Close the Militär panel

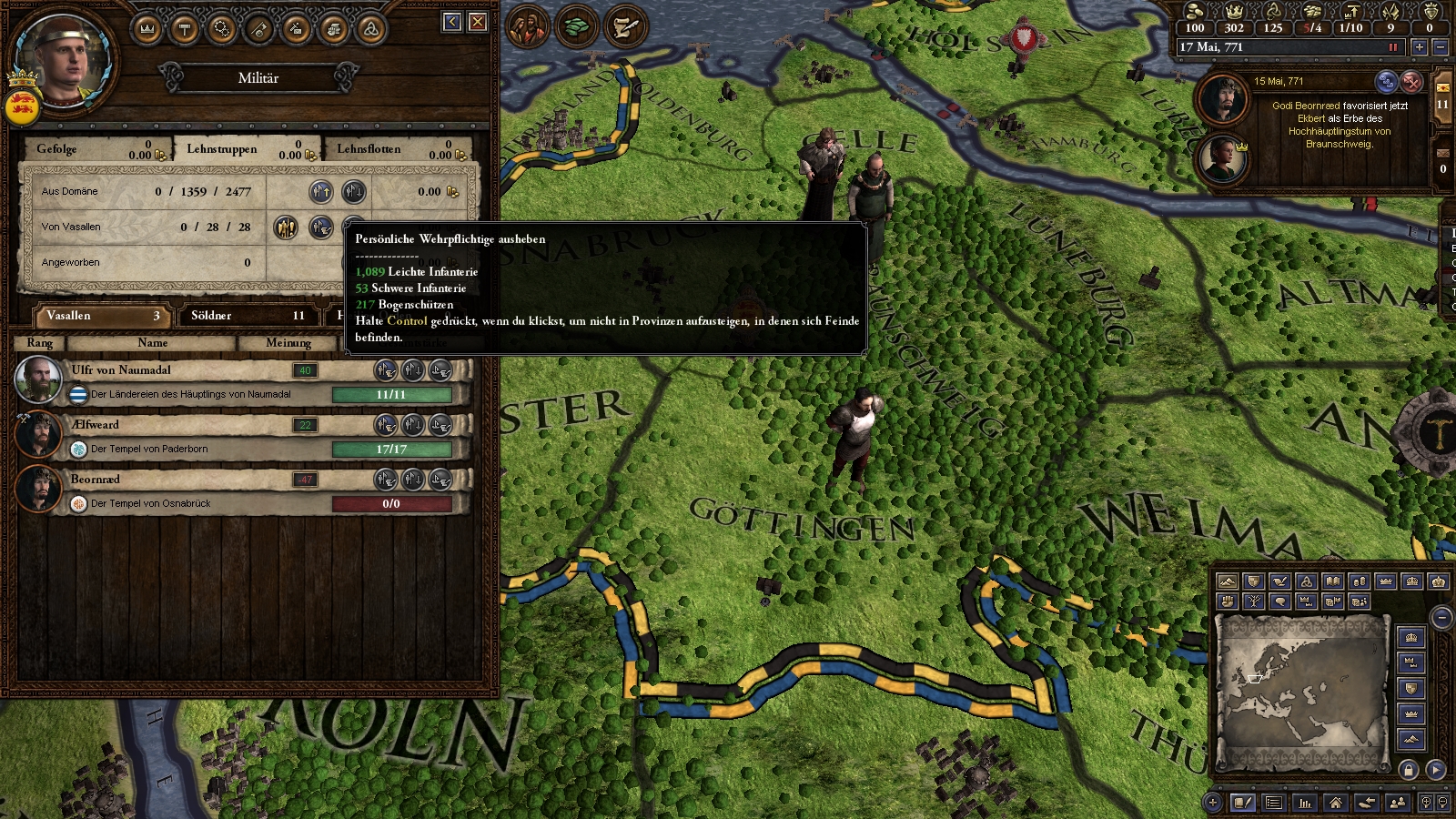478,22
